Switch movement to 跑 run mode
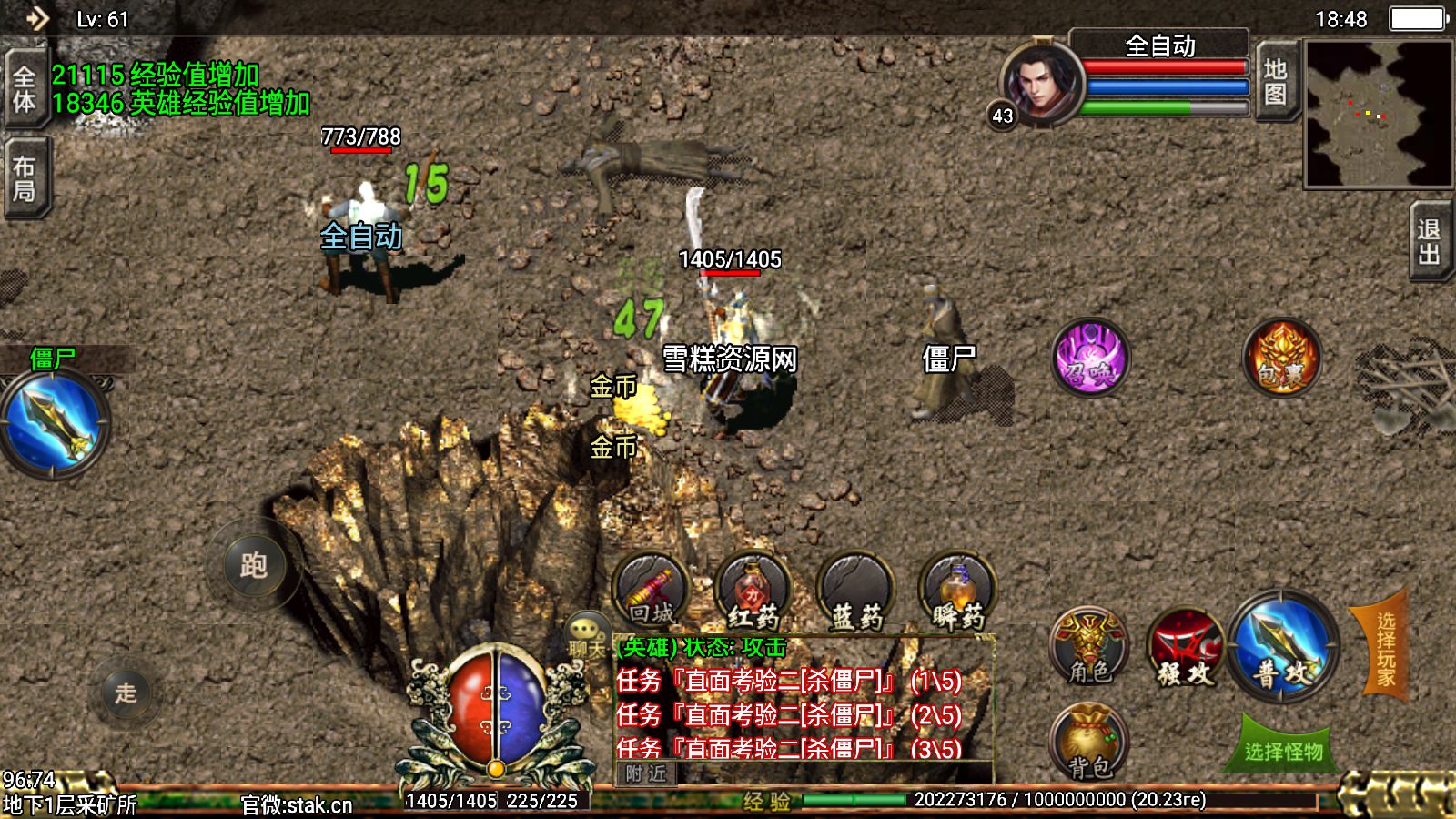The image size is (1456, 819). click(254, 566)
